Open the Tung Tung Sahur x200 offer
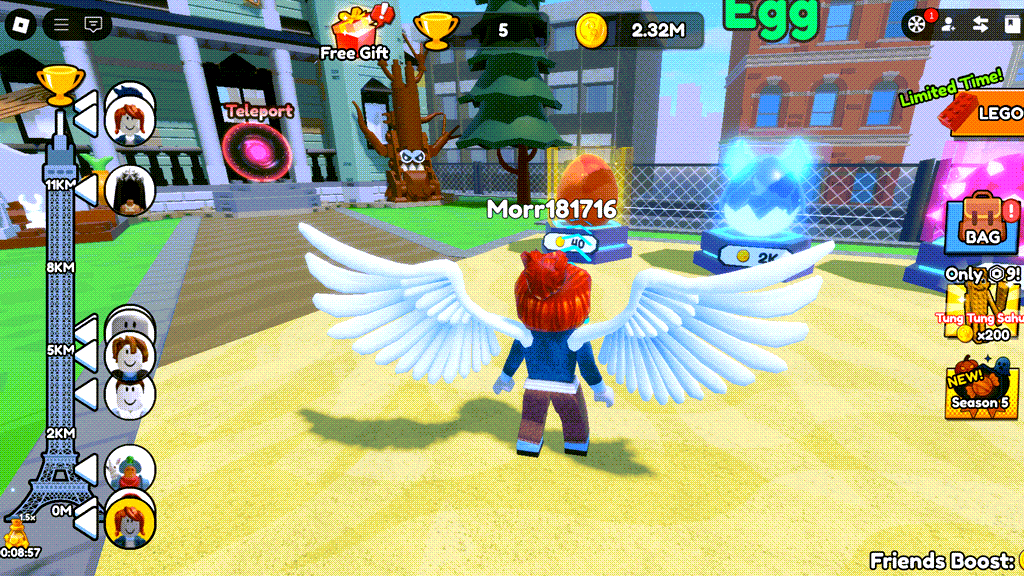 [x=985, y=312]
